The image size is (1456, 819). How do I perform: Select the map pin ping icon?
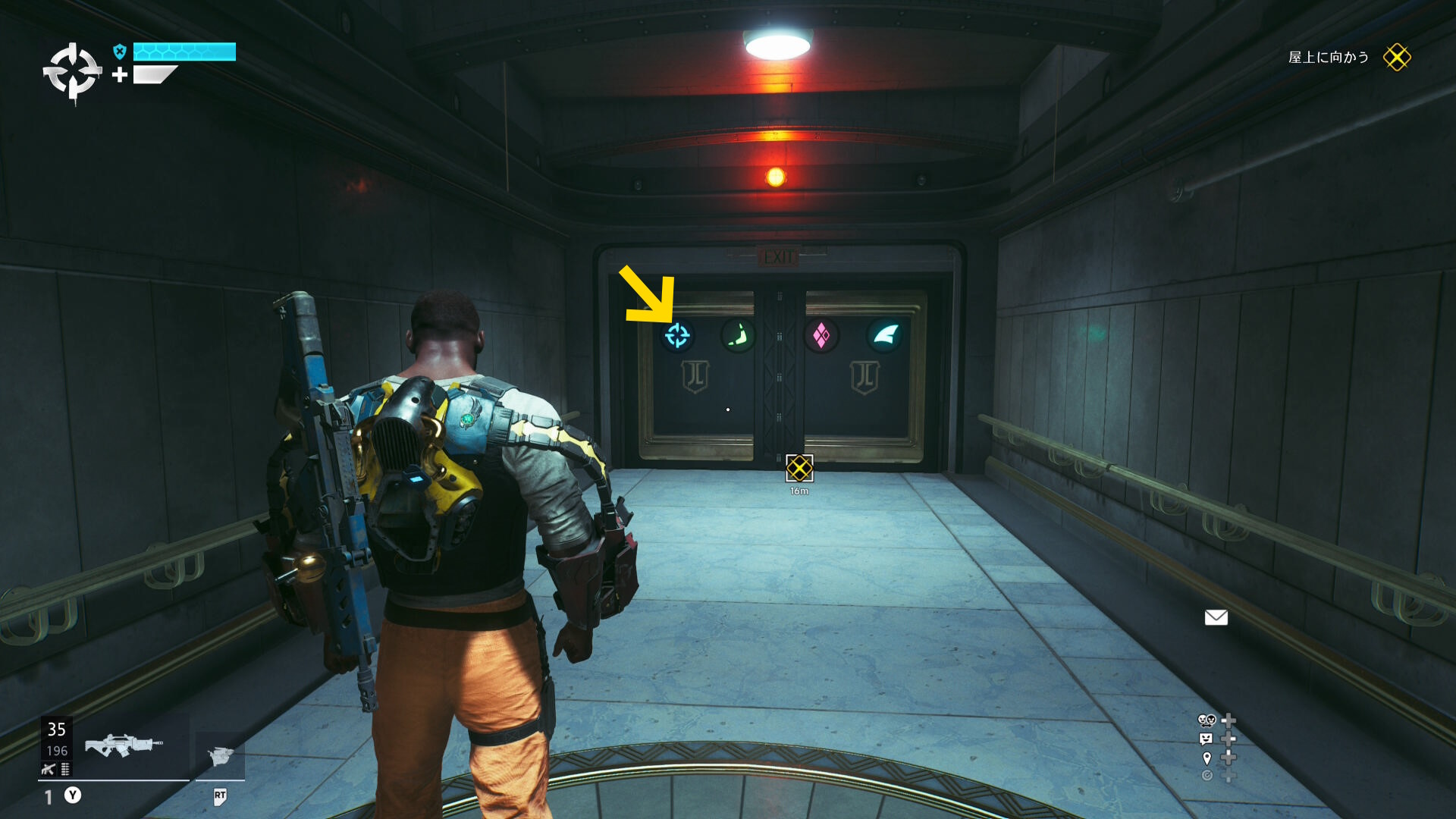coord(1207,758)
